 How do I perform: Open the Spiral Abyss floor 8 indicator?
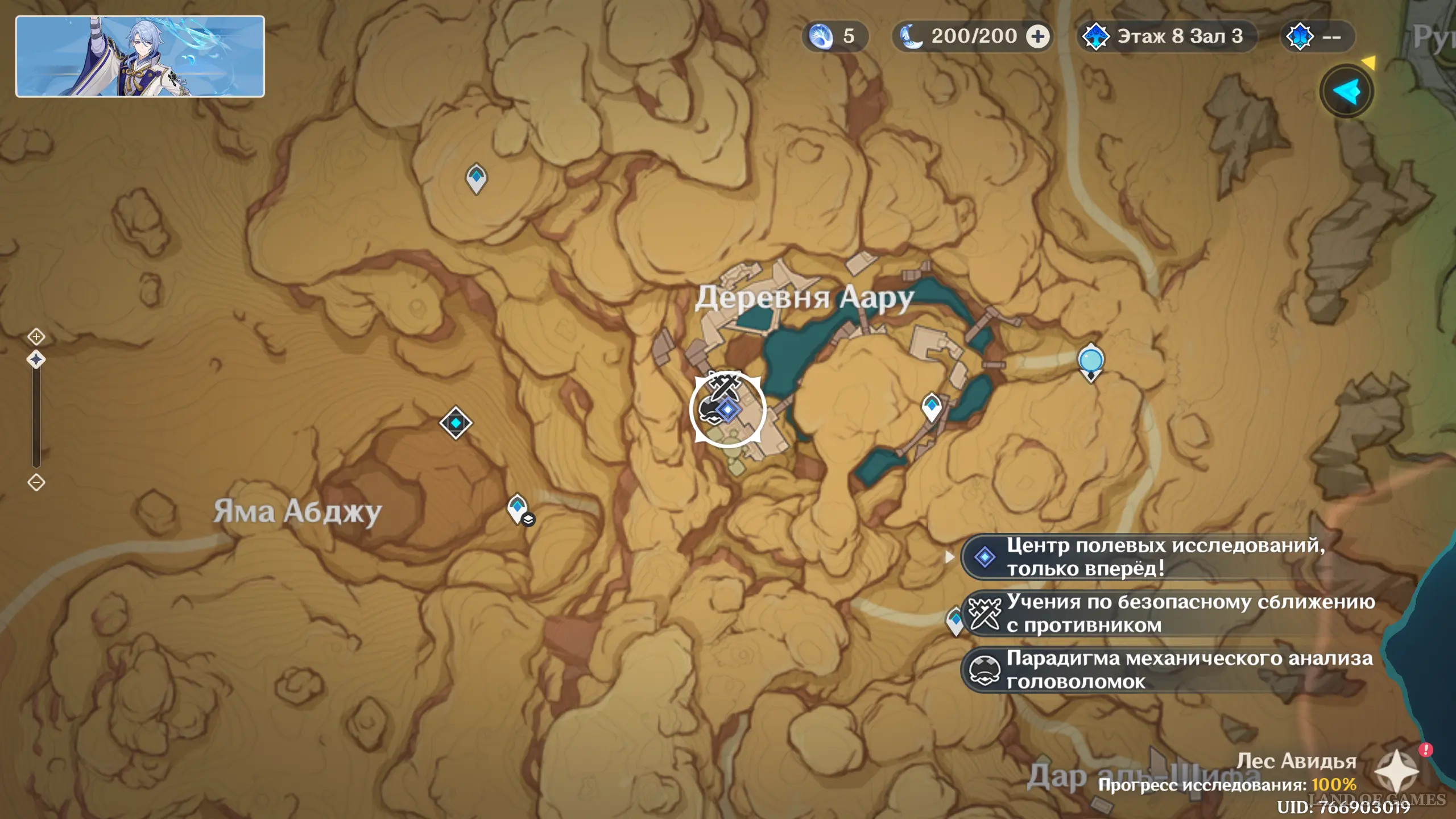(1166, 37)
